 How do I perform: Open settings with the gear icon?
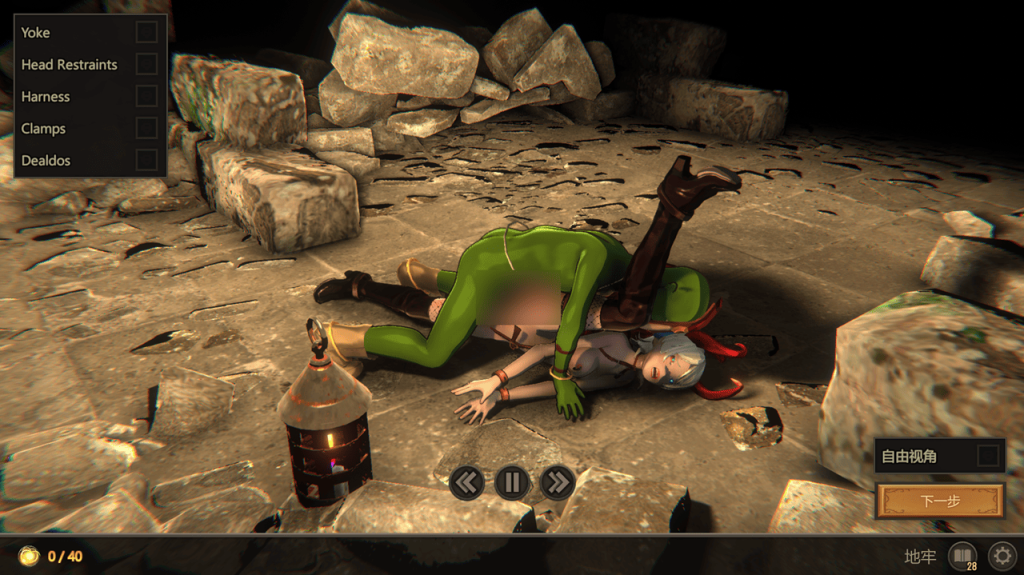[1001, 555]
